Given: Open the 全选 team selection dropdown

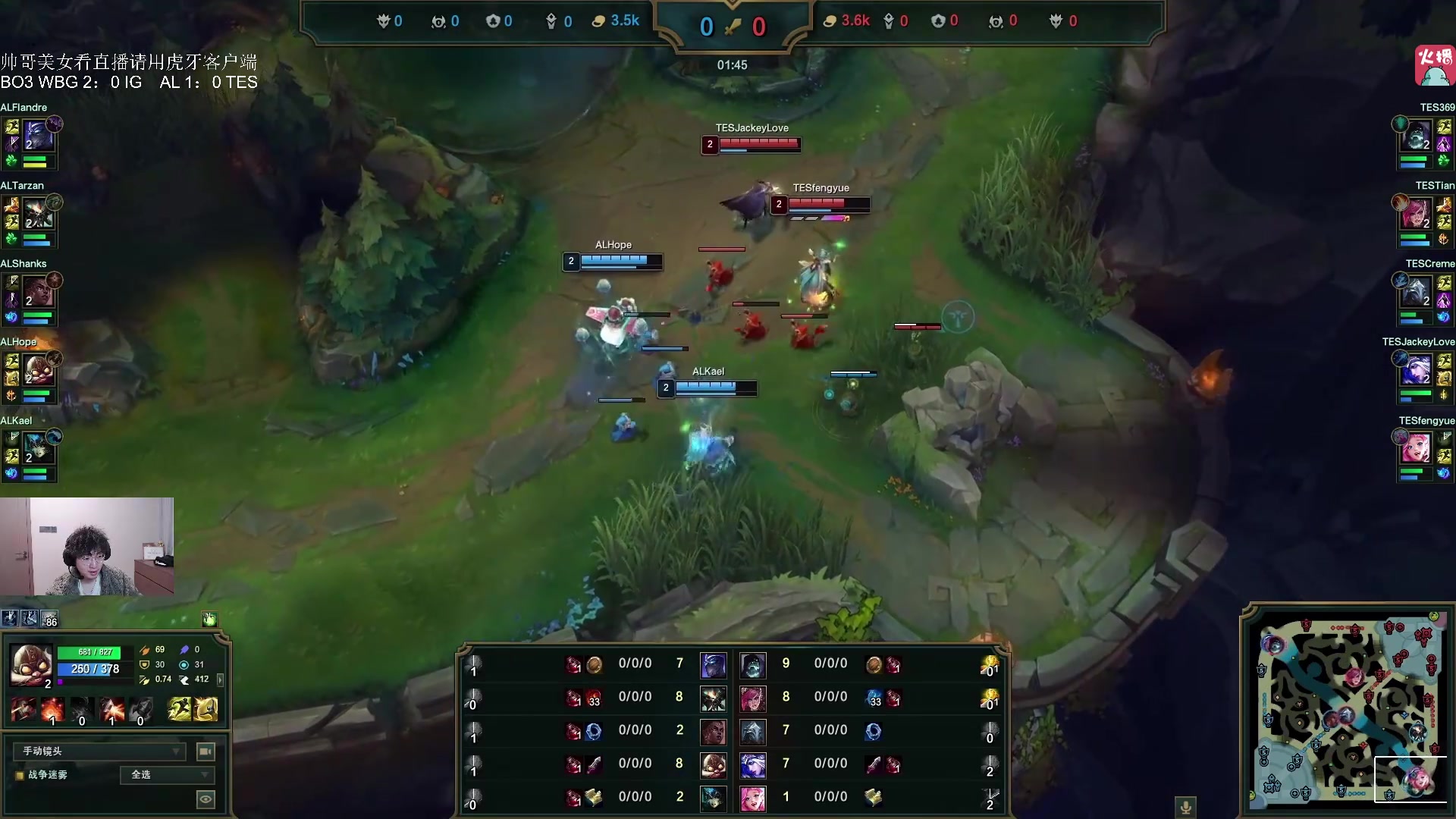Looking at the screenshot, I should [168, 774].
